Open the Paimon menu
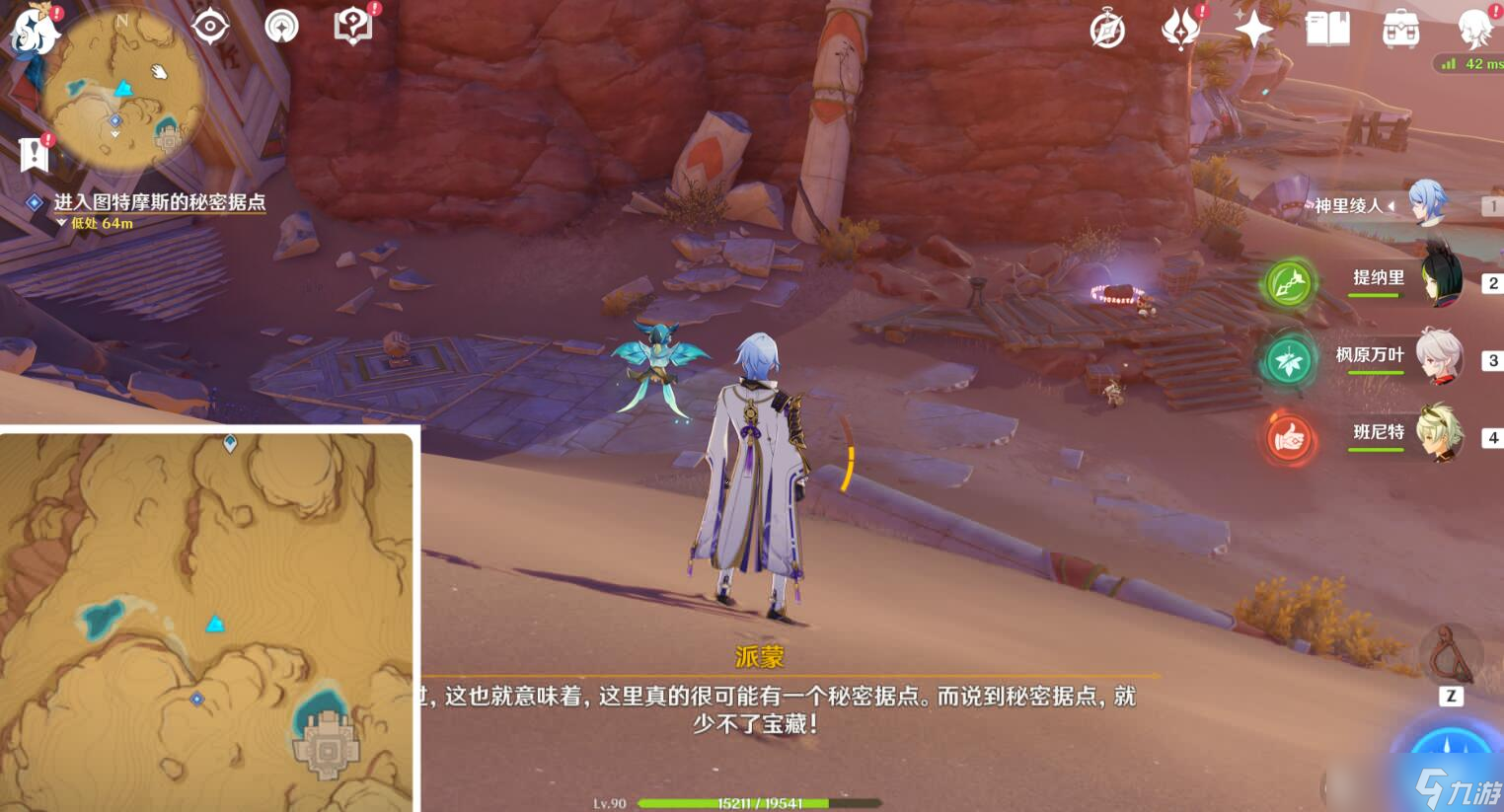This screenshot has width=1504, height=812. 32,32
